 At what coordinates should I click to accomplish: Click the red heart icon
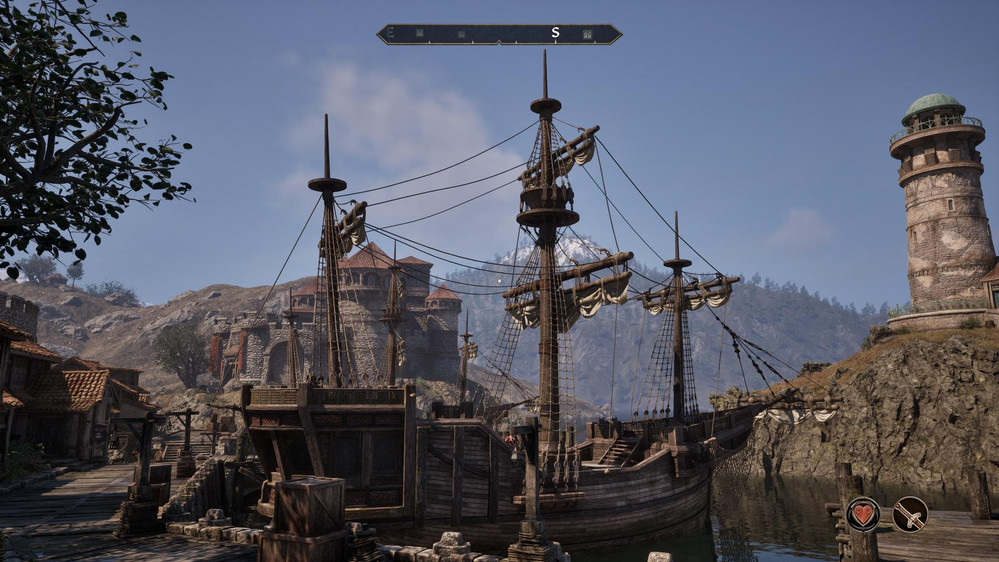(x=863, y=514)
